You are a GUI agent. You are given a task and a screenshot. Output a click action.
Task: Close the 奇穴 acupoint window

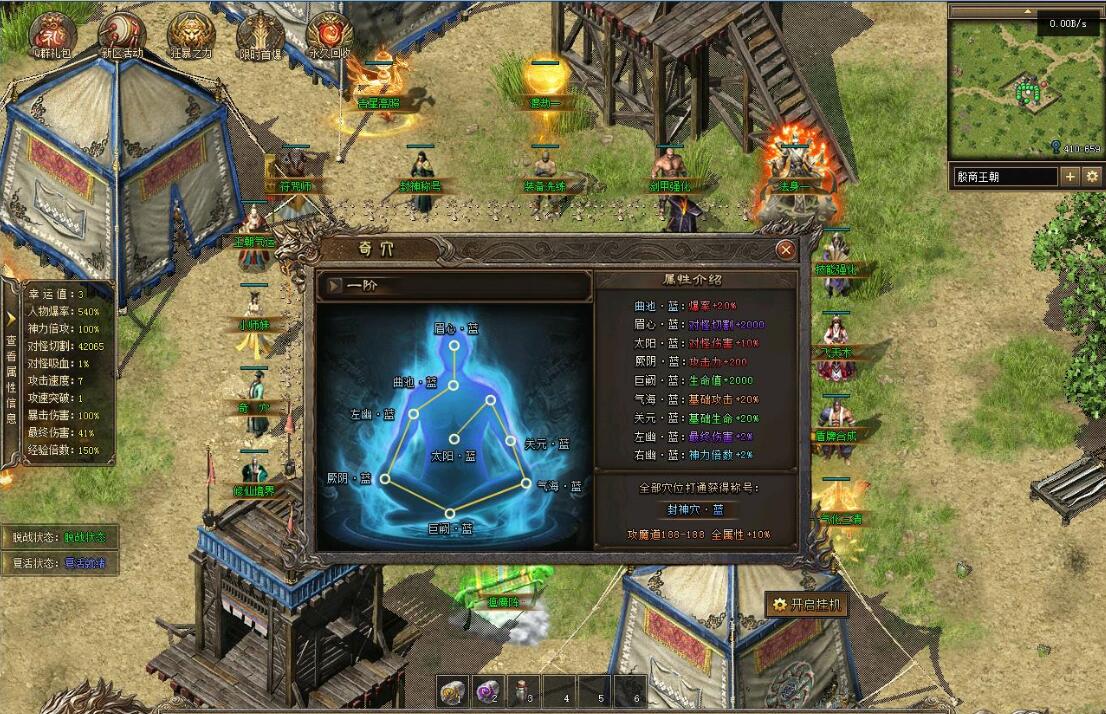coord(786,250)
